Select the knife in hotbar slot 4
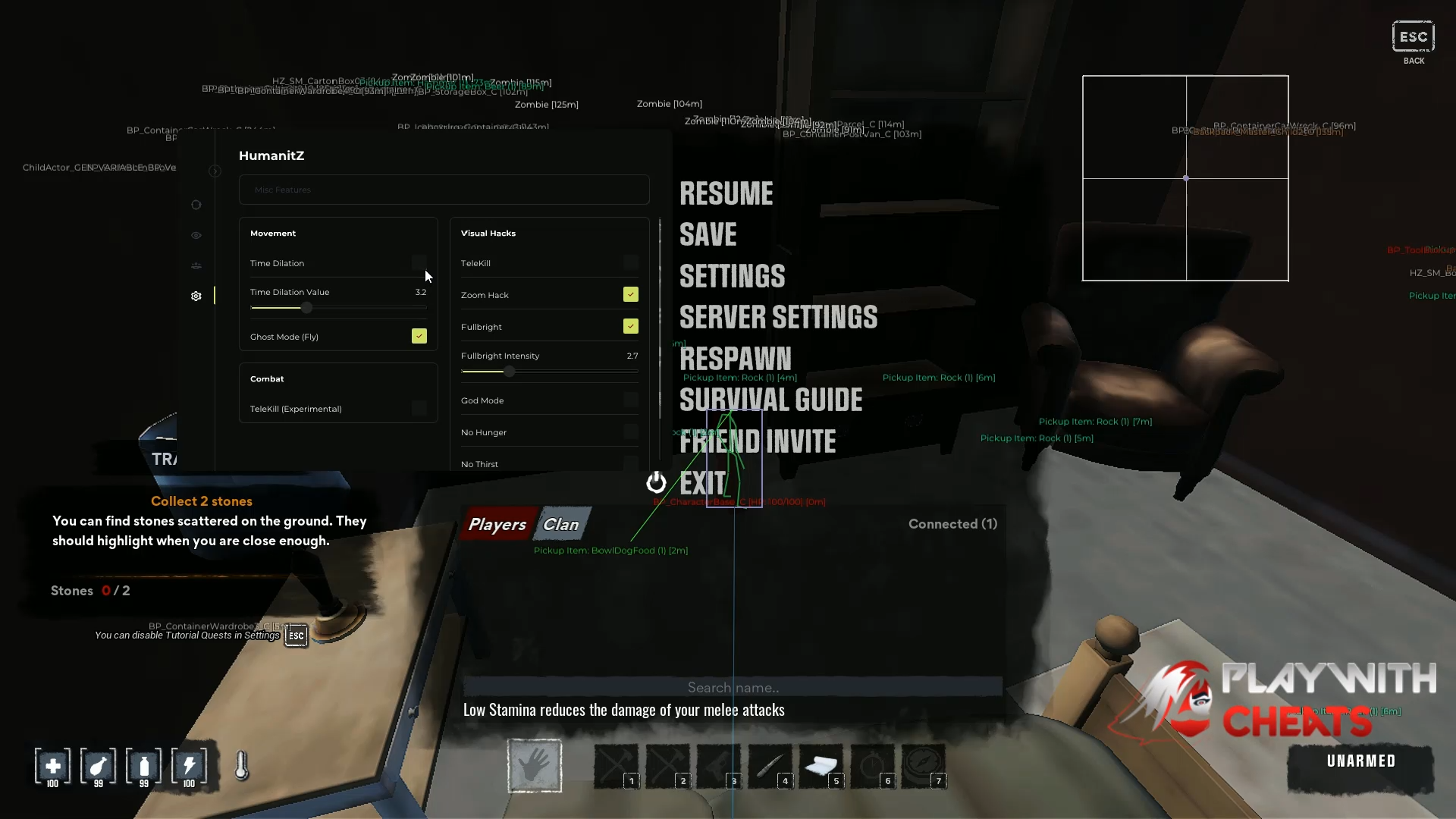This screenshot has height=819, width=1456. pos(770,766)
